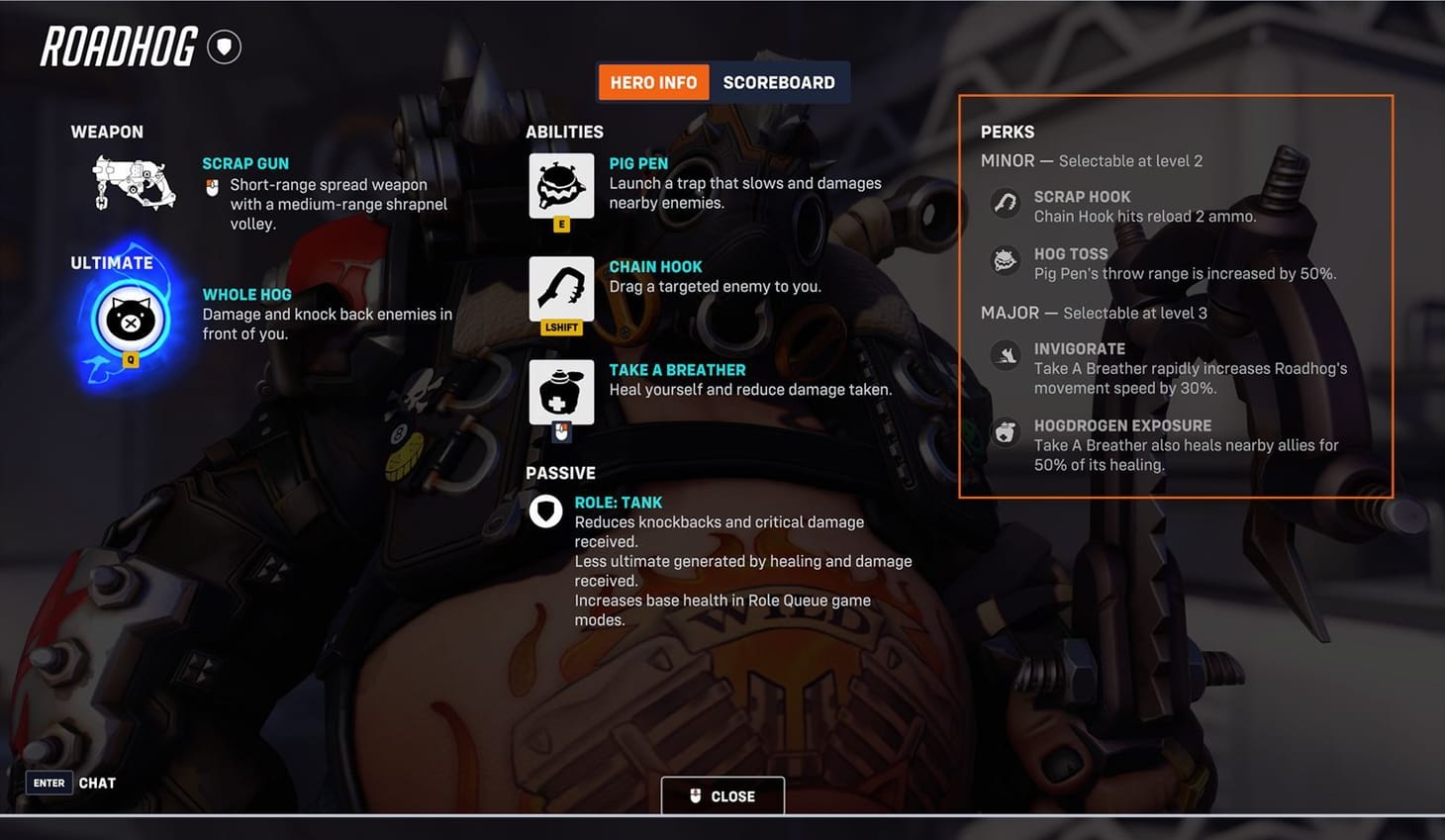Image resolution: width=1445 pixels, height=840 pixels.
Task: Click the mouse icon beside Scrap Gun description
Action: coord(212,187)
